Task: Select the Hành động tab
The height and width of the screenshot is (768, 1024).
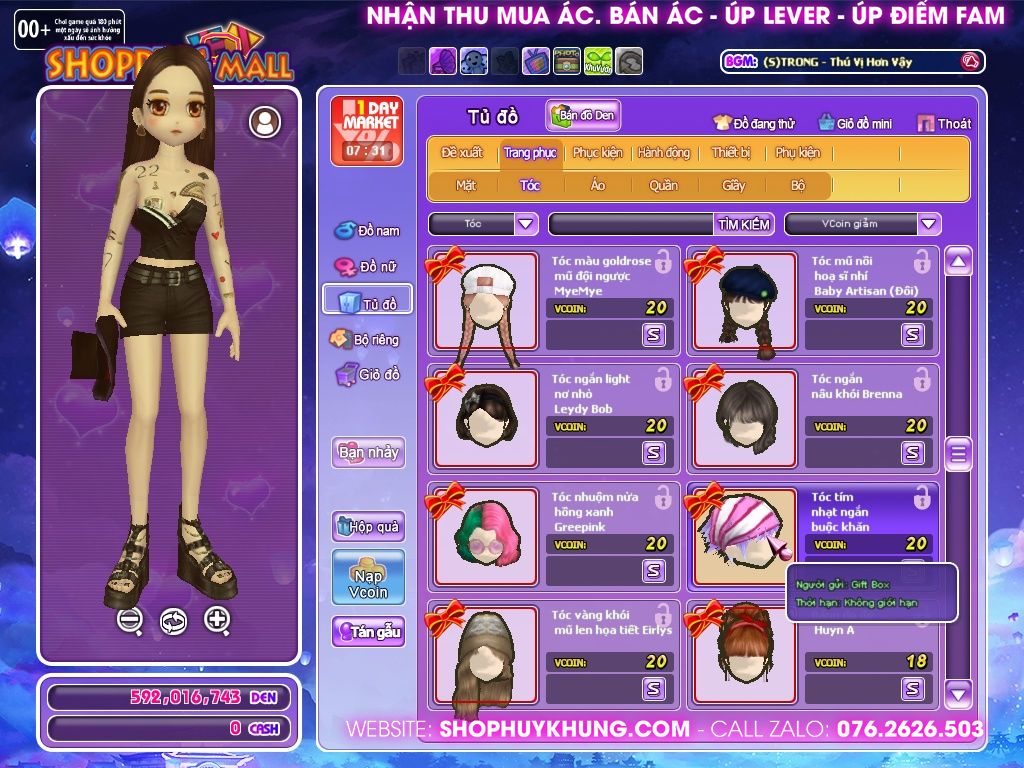Action: click(x=664, y=153)
